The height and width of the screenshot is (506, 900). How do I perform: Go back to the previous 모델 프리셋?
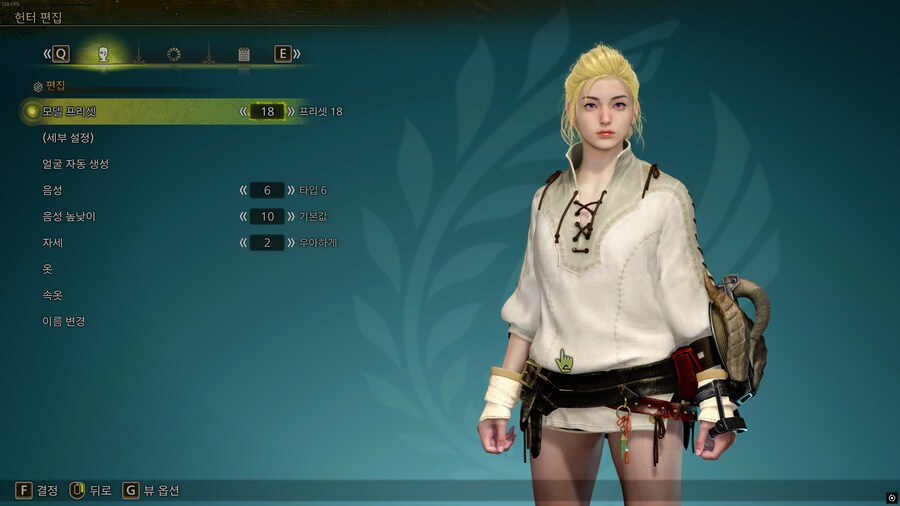coord(243,111)
